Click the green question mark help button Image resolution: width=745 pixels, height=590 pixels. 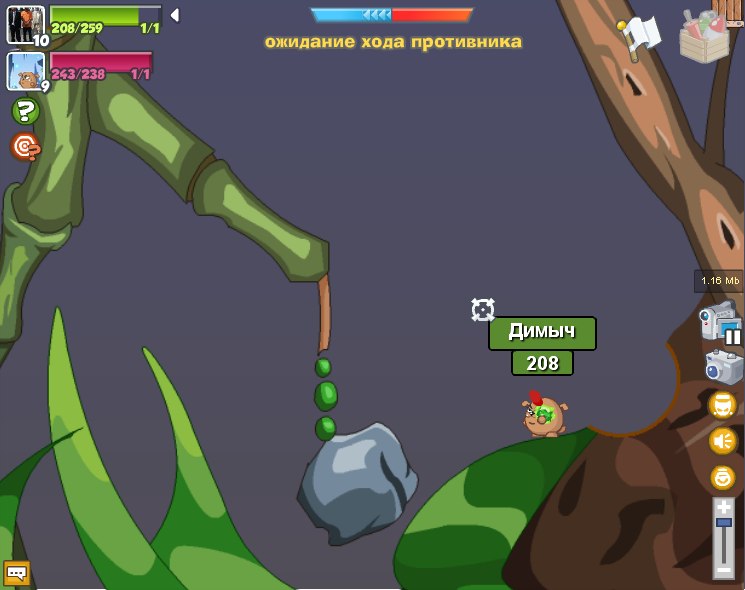25,111
